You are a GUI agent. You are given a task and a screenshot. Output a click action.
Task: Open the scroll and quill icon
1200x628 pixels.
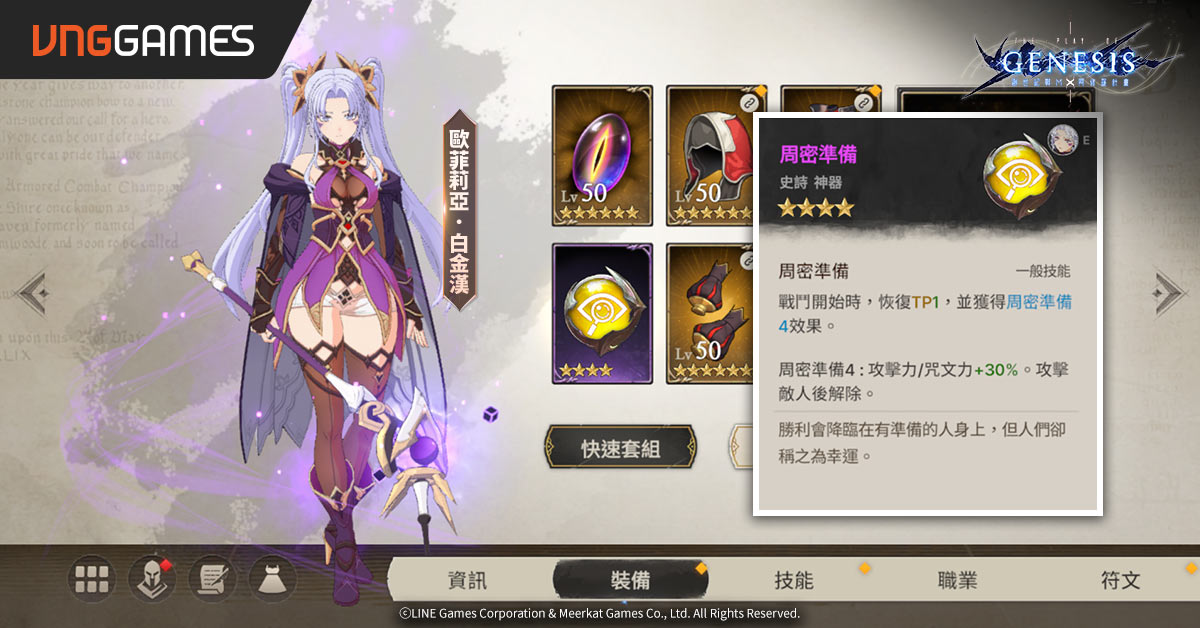point(211,579)
